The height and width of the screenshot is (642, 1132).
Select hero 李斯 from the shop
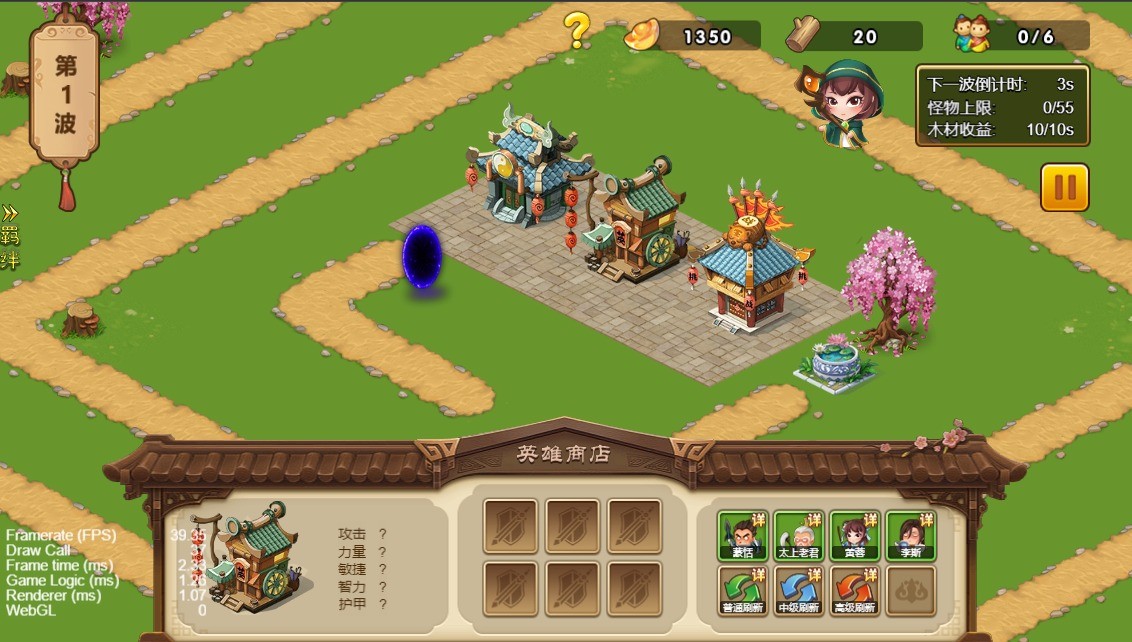(x=910, y=536)
